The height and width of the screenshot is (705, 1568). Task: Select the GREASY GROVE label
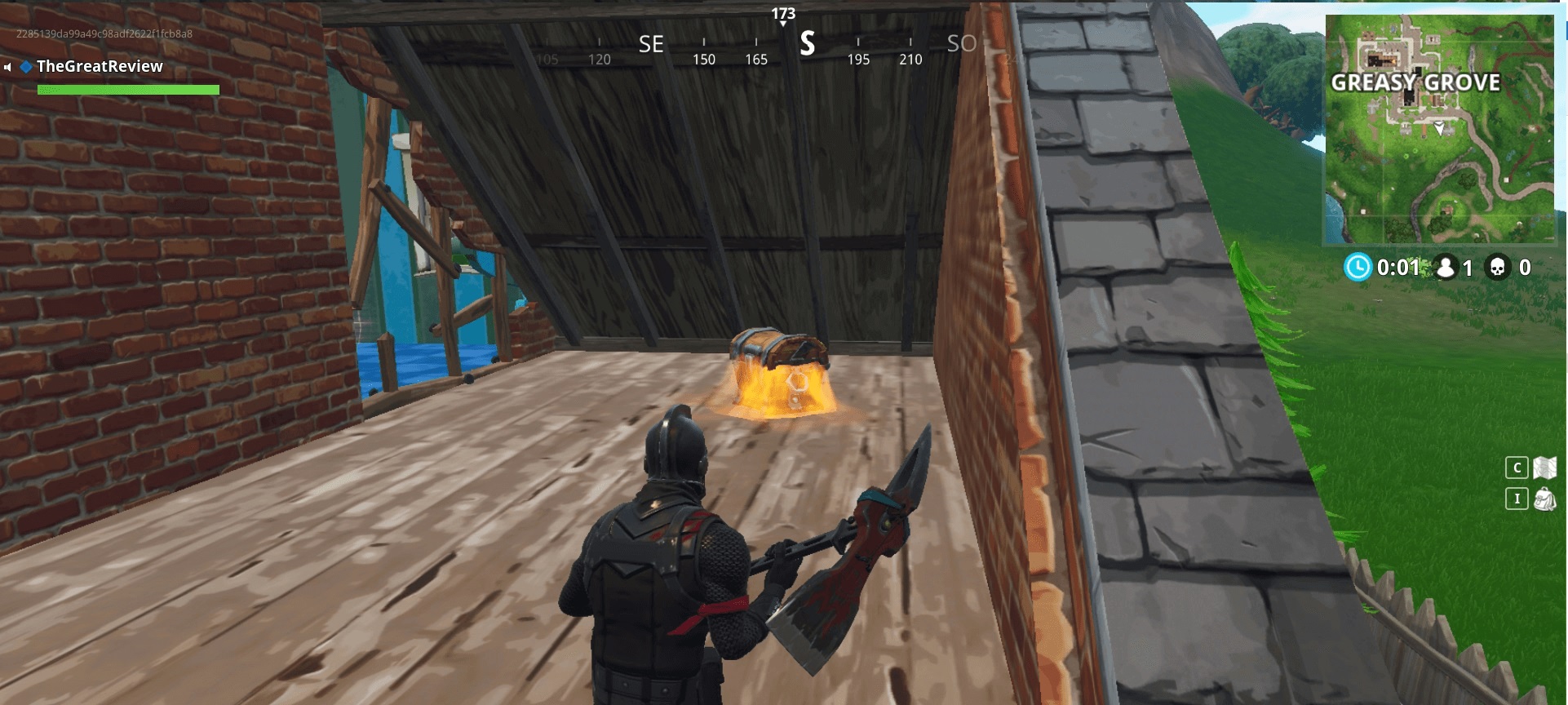coord(1415,82)
